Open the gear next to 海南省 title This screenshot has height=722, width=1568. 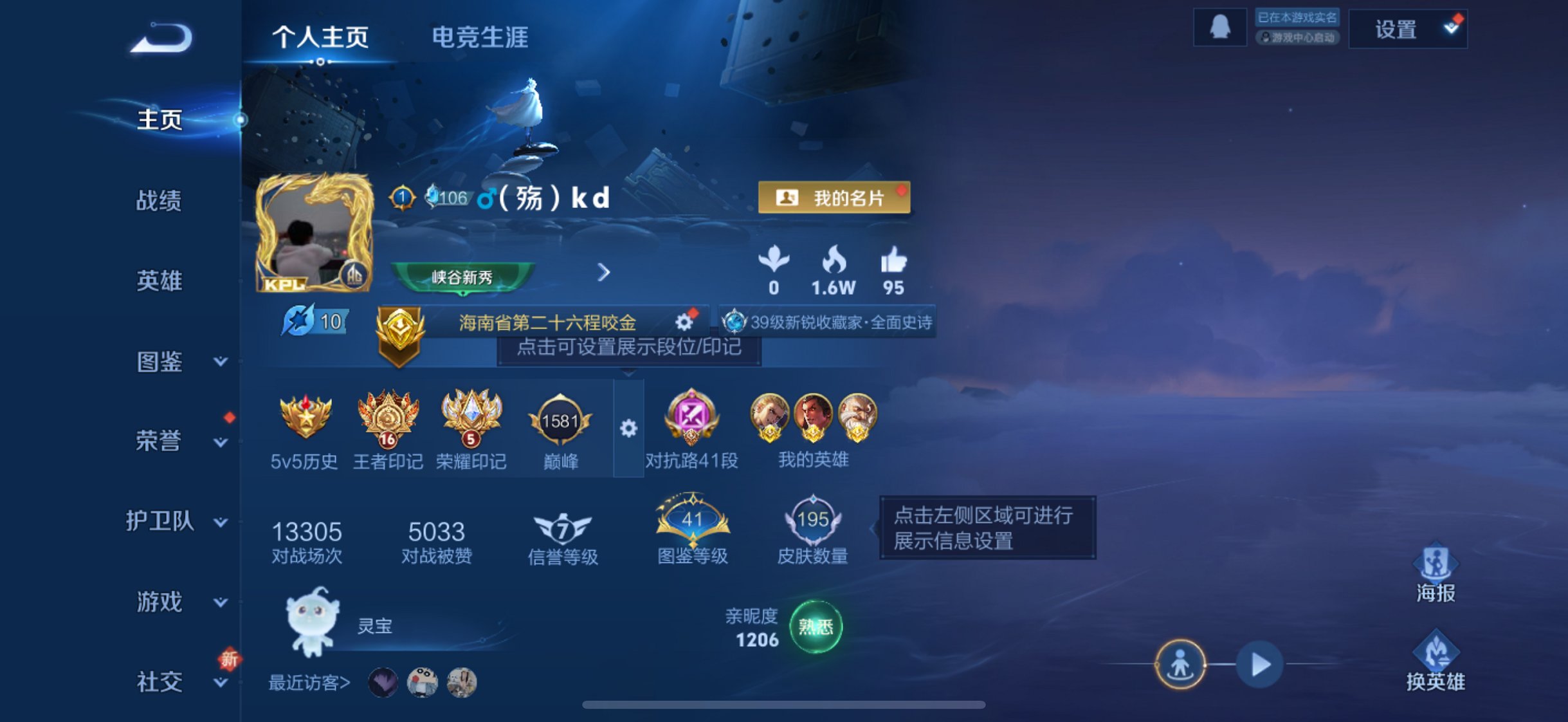tap(684, 320)
